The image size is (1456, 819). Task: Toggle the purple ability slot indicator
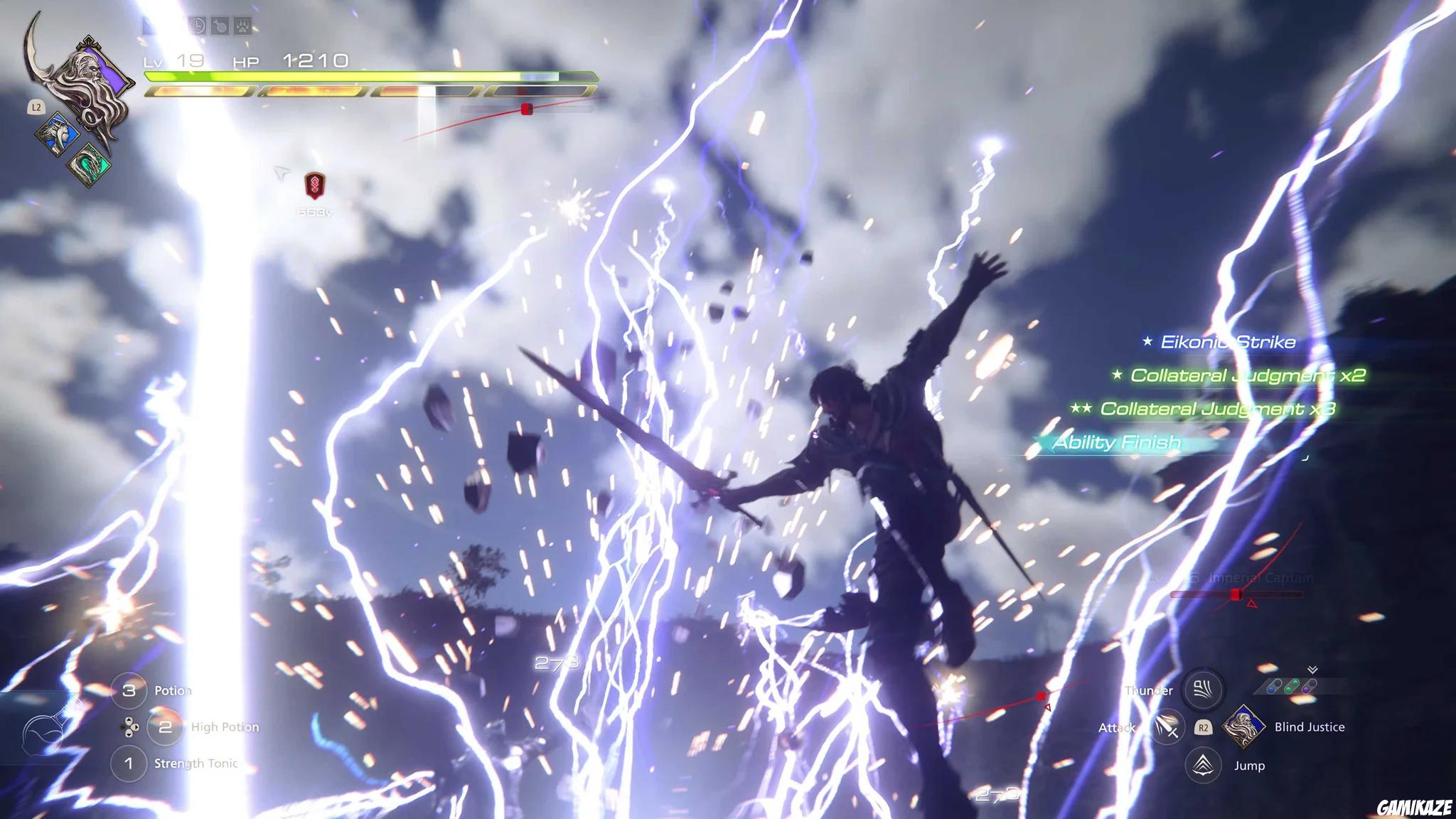(x=1307, y=689)
